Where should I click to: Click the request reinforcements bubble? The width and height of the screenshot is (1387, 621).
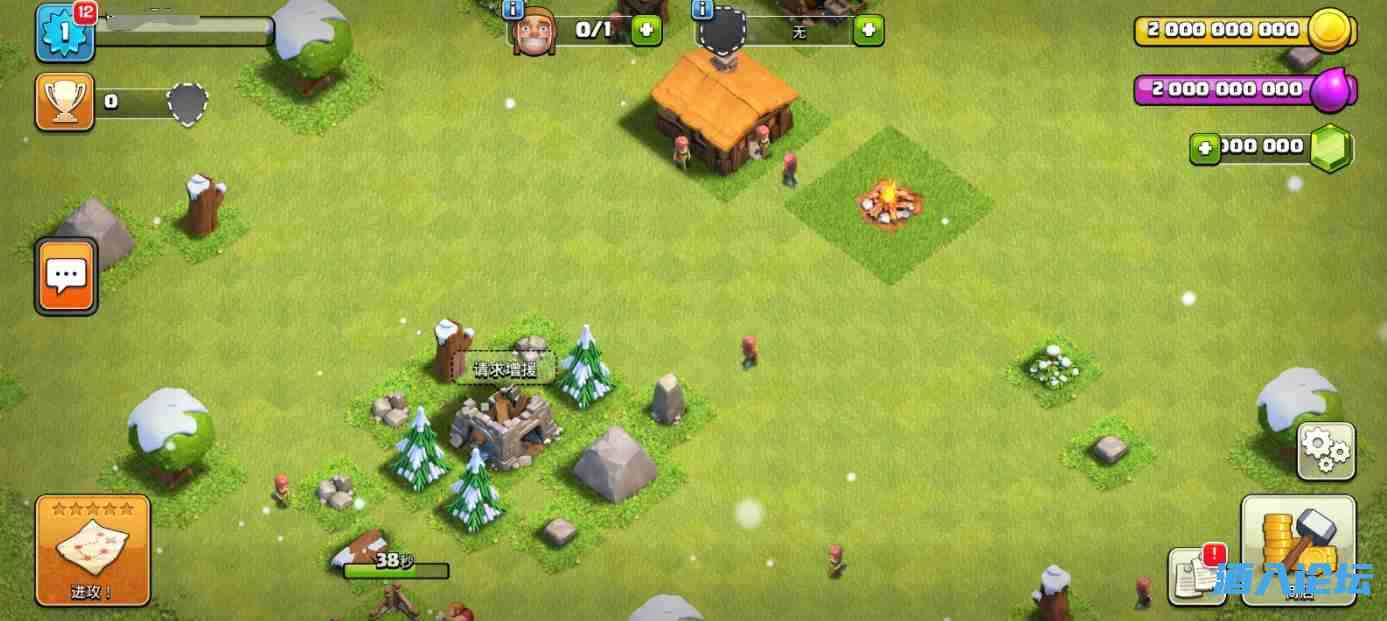(x=505, y=369)
